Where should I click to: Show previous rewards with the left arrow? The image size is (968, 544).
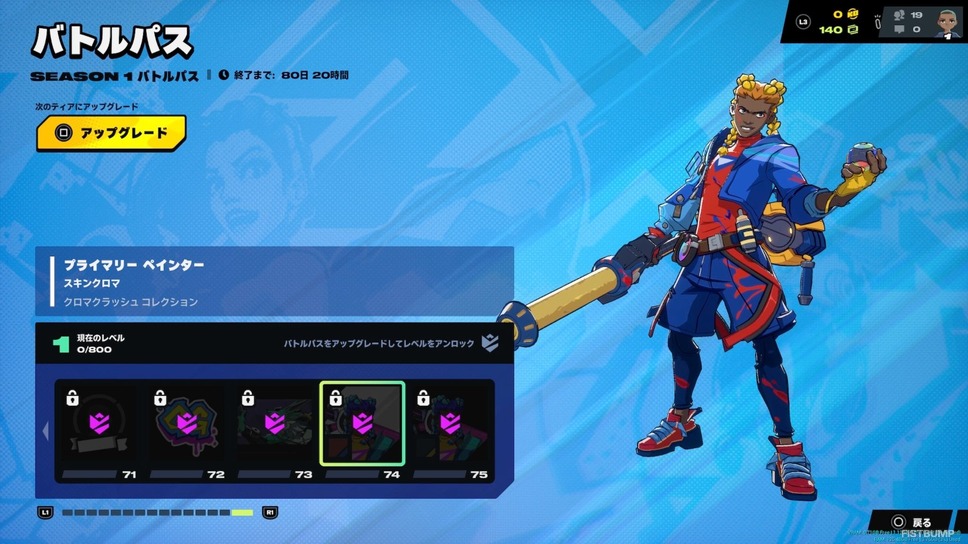coord(44,431)
